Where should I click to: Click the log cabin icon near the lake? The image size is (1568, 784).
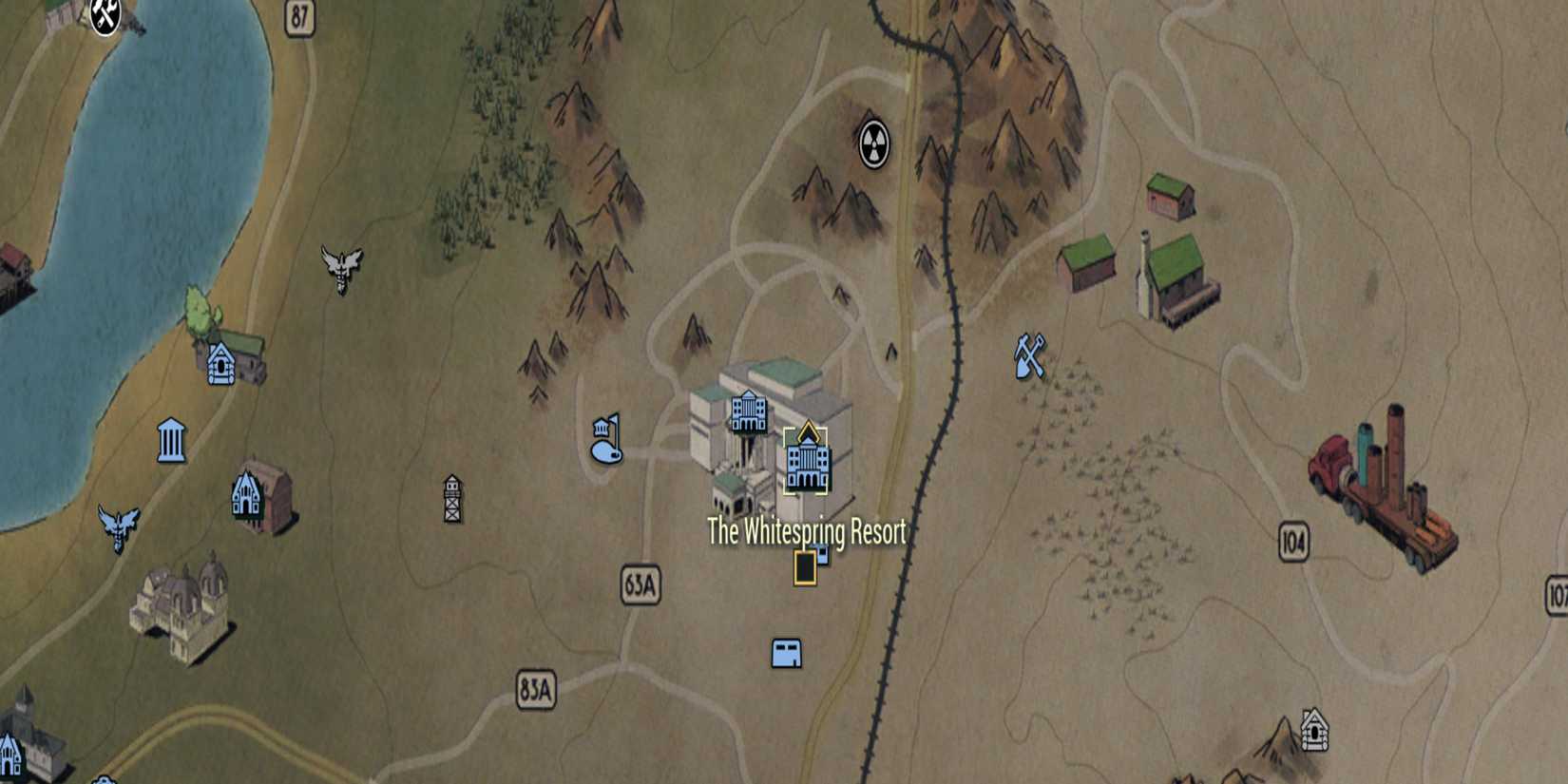(x=223, y=363)
